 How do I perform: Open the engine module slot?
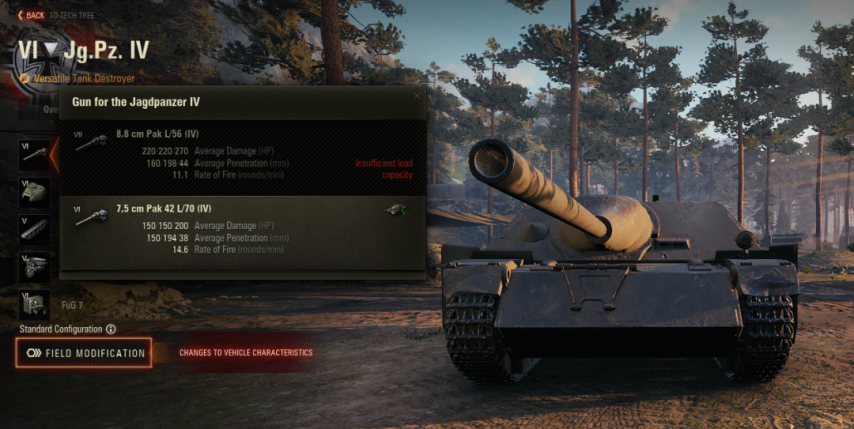[34, 266]
